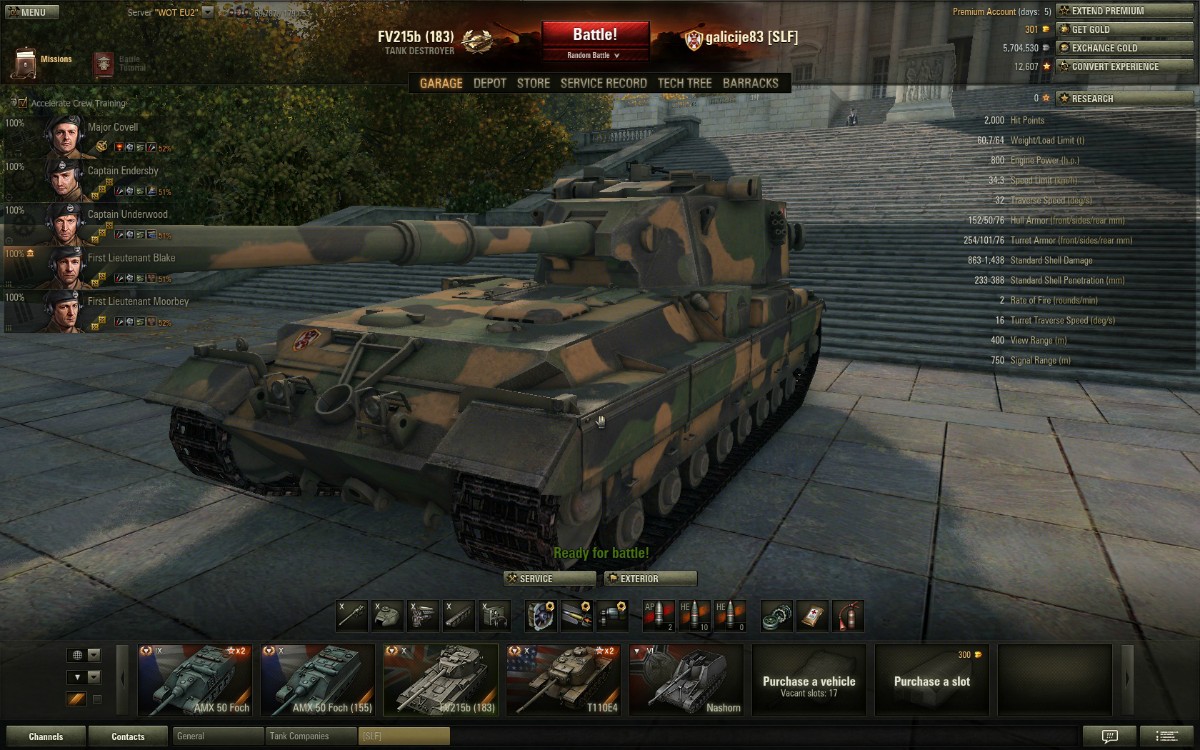
Task: Switch to the Depot tab
Action: pyautogui.click(x=490, y=83)
